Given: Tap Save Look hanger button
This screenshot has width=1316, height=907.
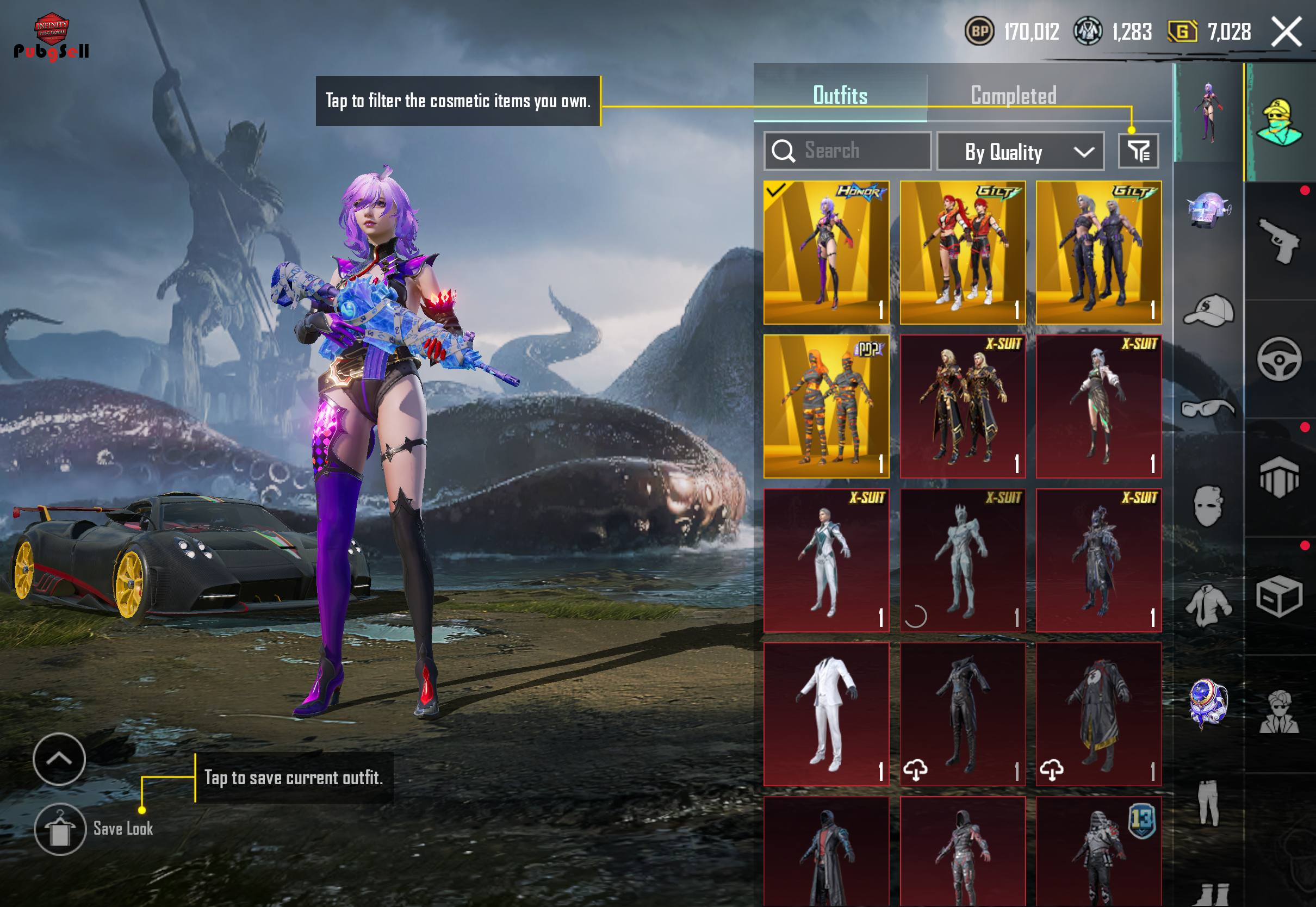Looking at the screenshot, I should point(60,829).
